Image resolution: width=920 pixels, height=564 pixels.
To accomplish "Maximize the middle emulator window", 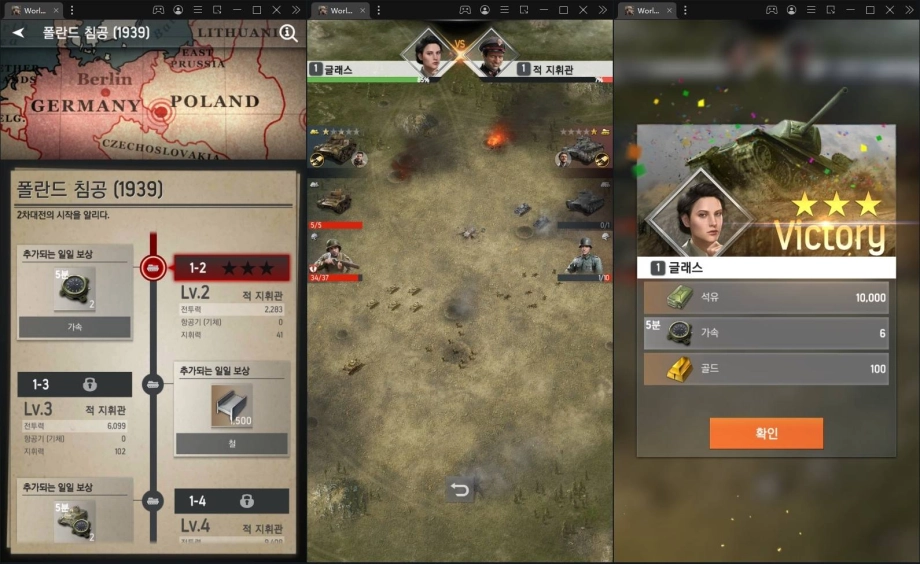I will 563,10.
